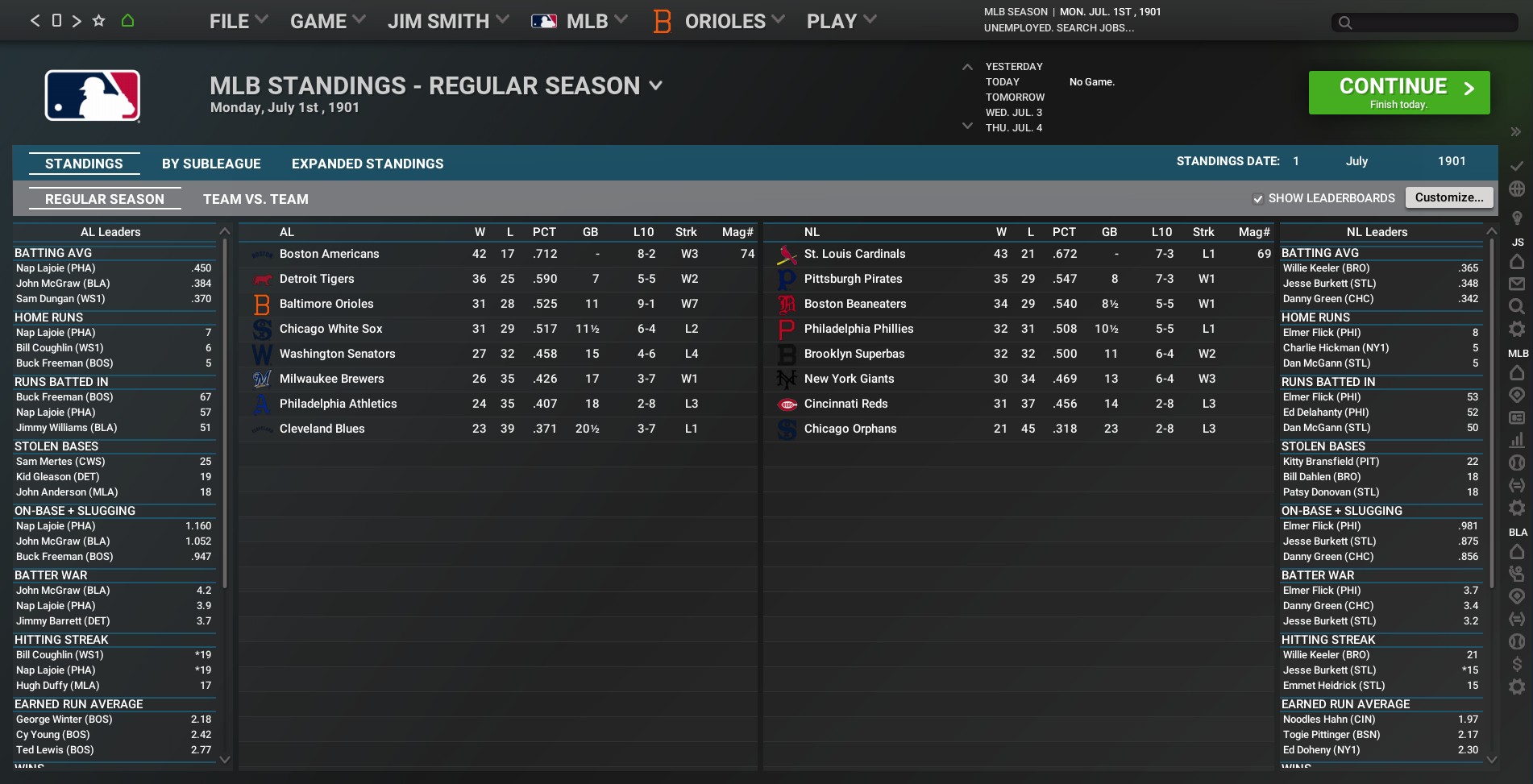The height and width of the screenshot is (784, 1533).
Task: Open the St. Louis Cardinals team page
Action: (x=854, y=254)
